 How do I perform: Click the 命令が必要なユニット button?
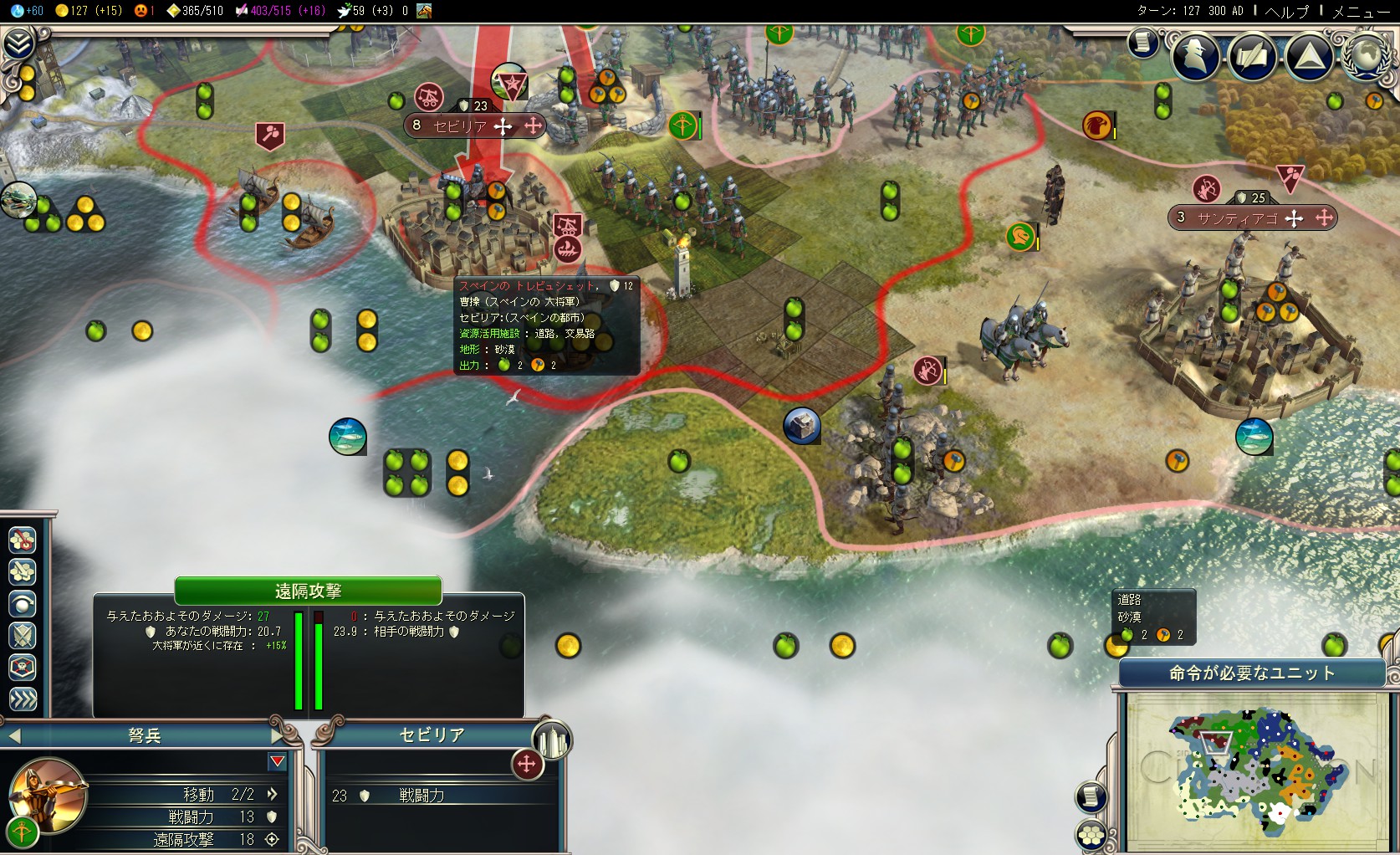(x=1251, y=673)
